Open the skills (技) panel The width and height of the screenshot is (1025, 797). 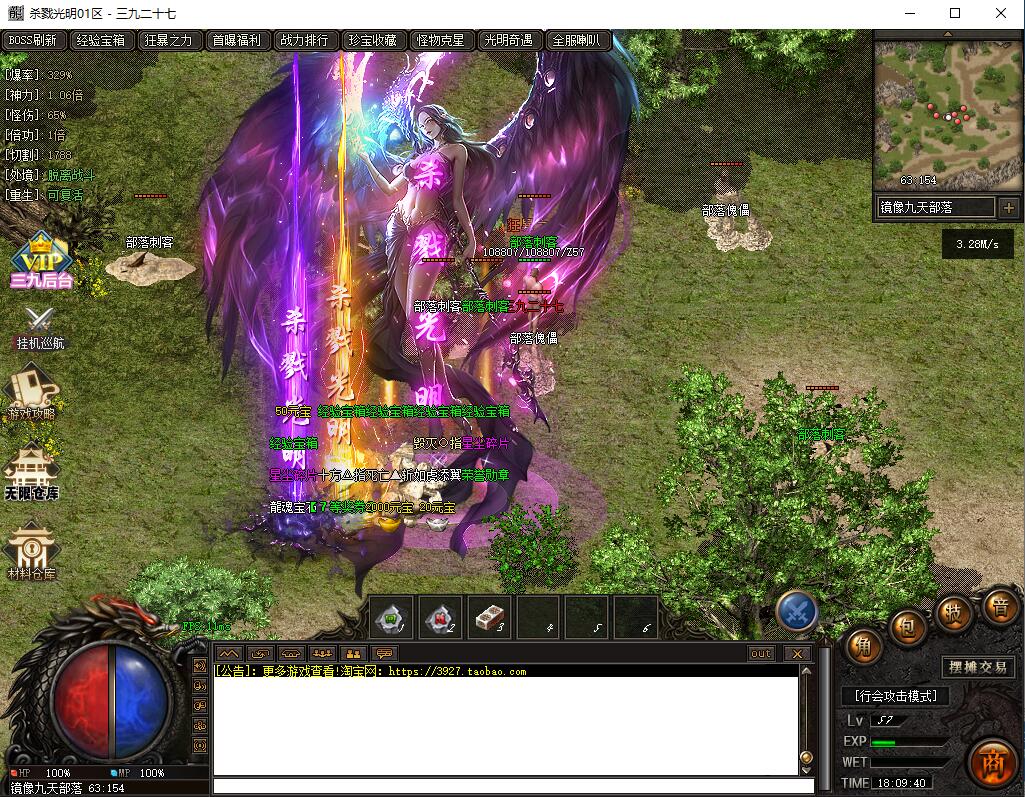pyautogui.click(x=954, y=611)
